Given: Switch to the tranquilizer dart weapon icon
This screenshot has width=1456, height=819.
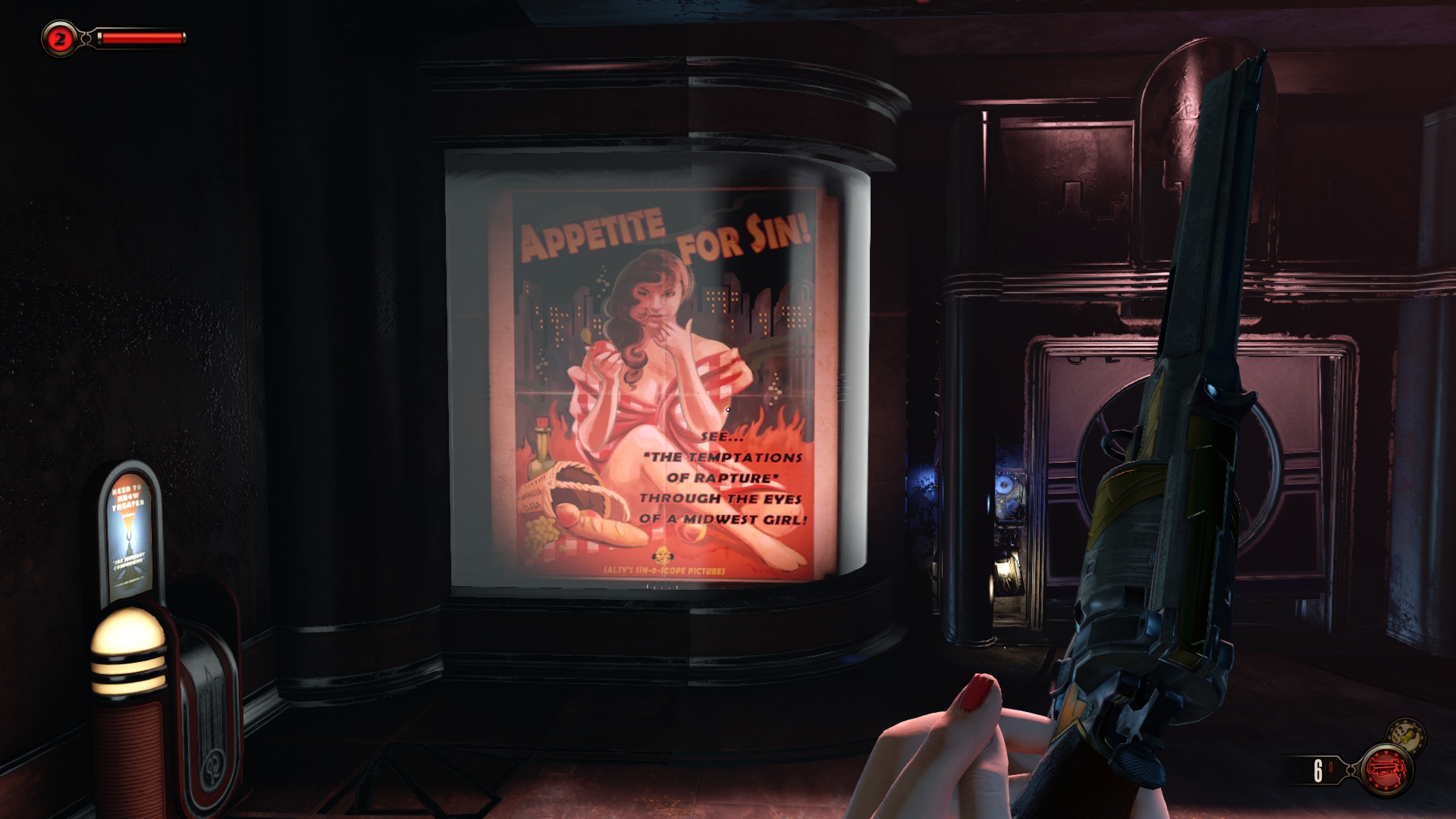Looking at the screenshot, I should 1406,735.
